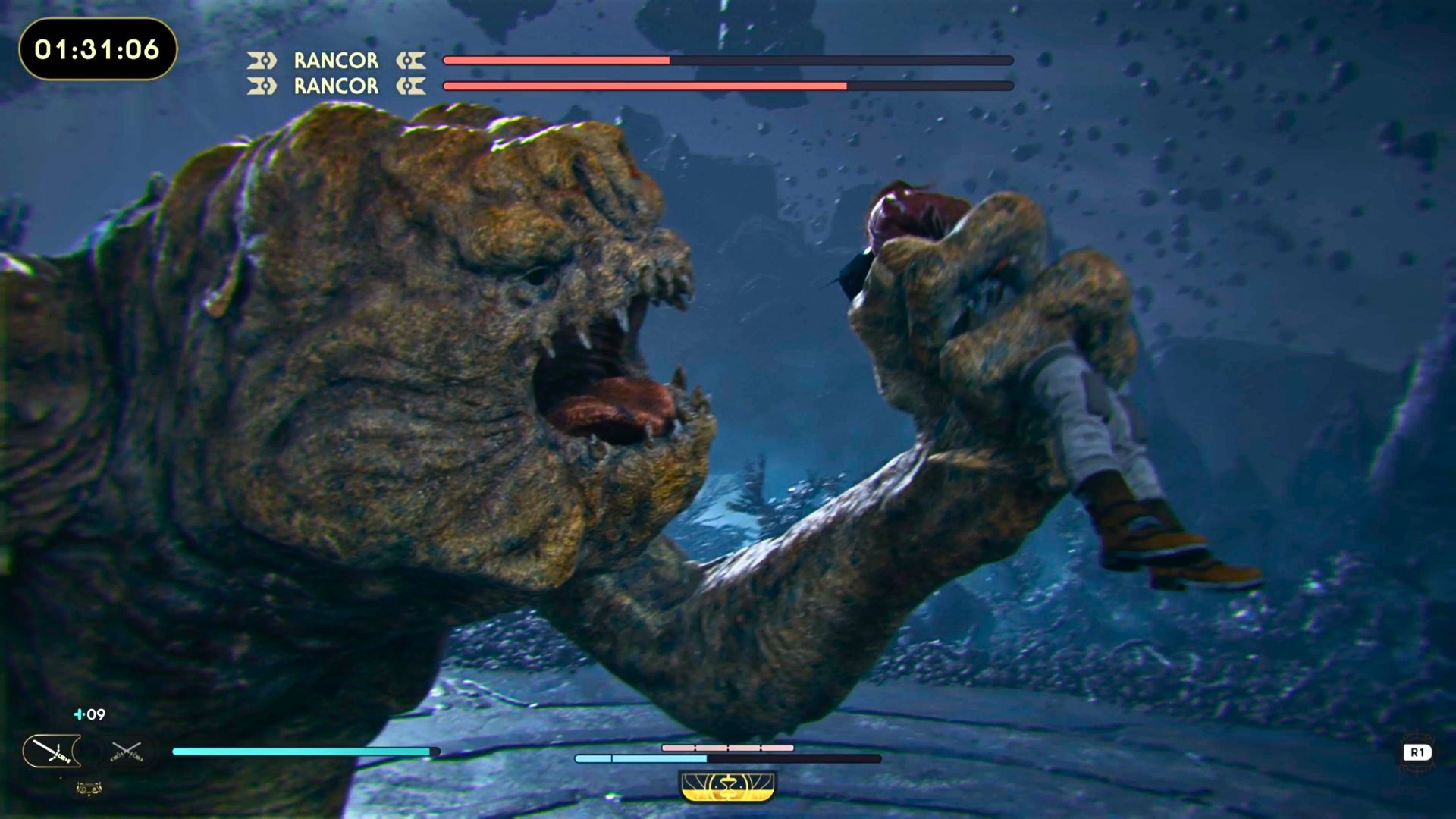Click the stim counter labeled 09

96,714
